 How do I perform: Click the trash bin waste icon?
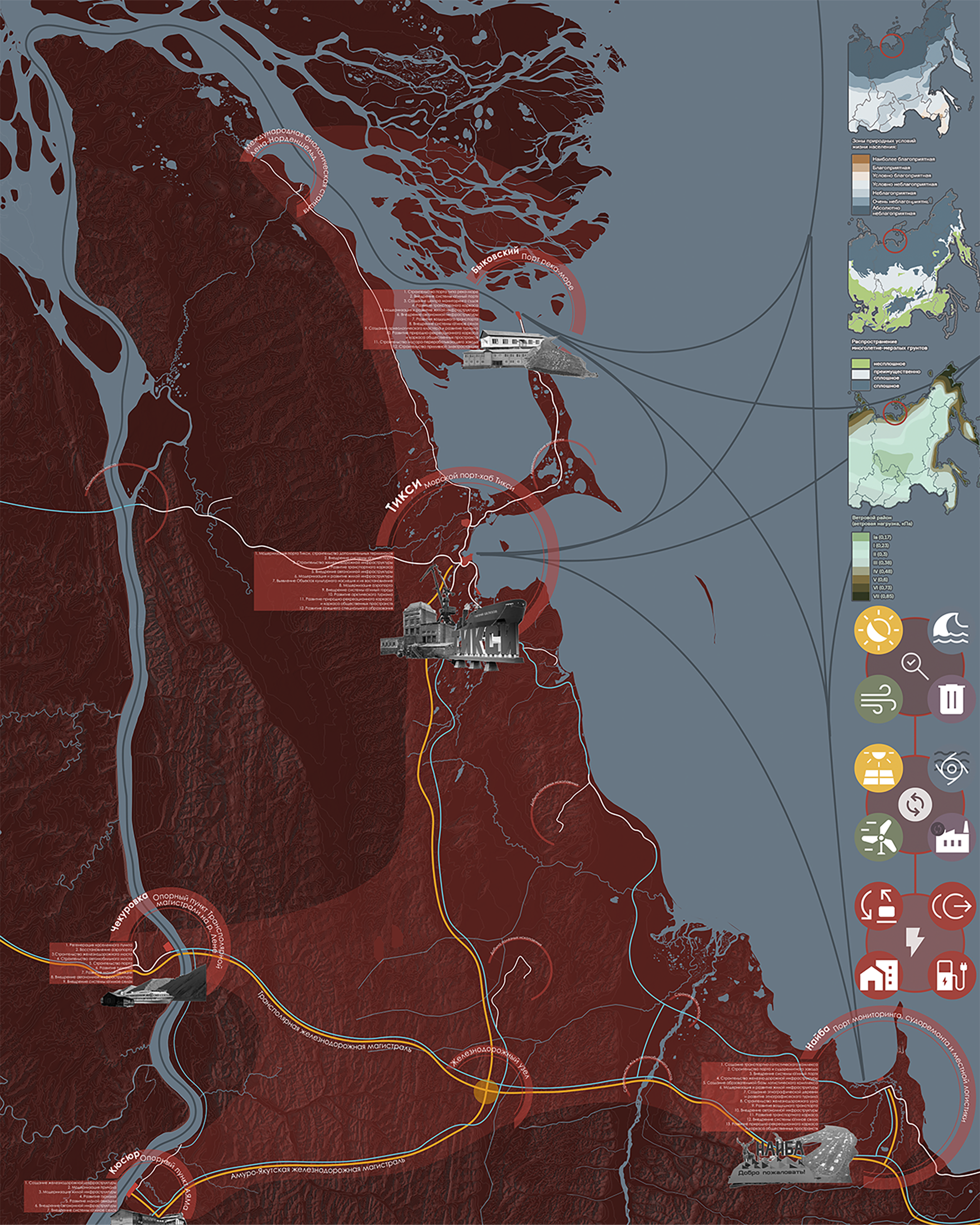click(952, 698)
